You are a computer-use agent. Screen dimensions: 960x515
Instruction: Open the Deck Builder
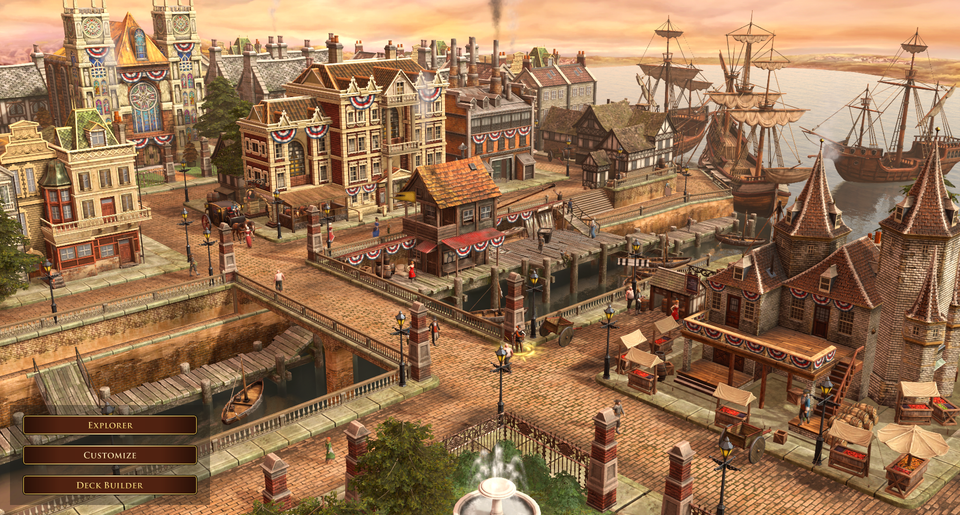[110, 485]
